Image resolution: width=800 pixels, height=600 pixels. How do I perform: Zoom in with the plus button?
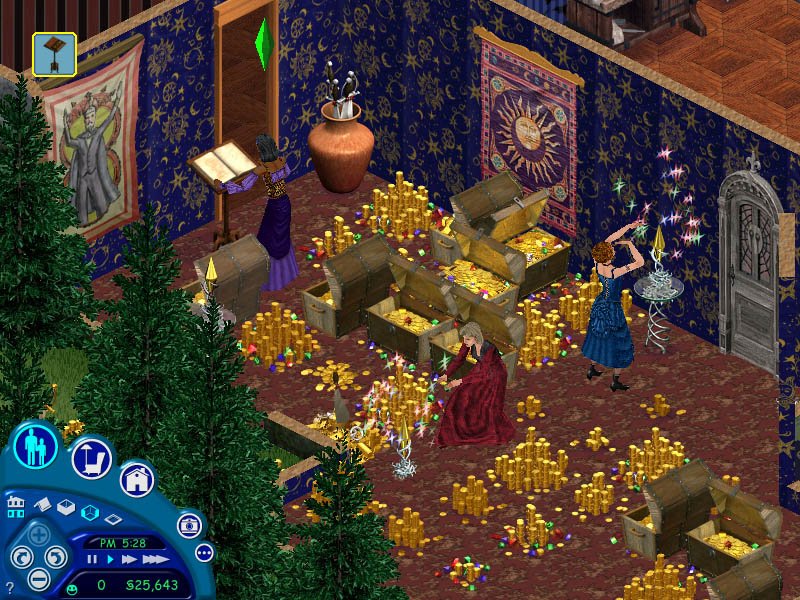click(x=38, y=534)
